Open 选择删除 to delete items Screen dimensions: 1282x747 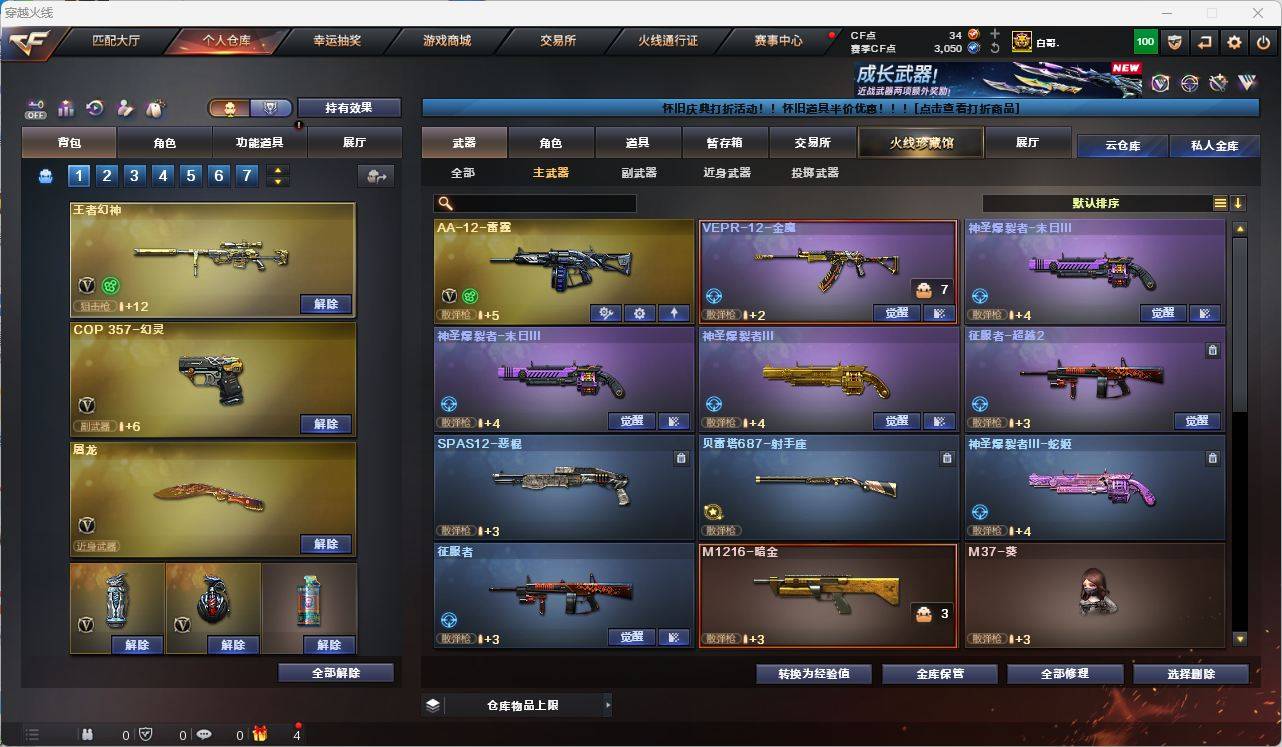[1190, 674]
